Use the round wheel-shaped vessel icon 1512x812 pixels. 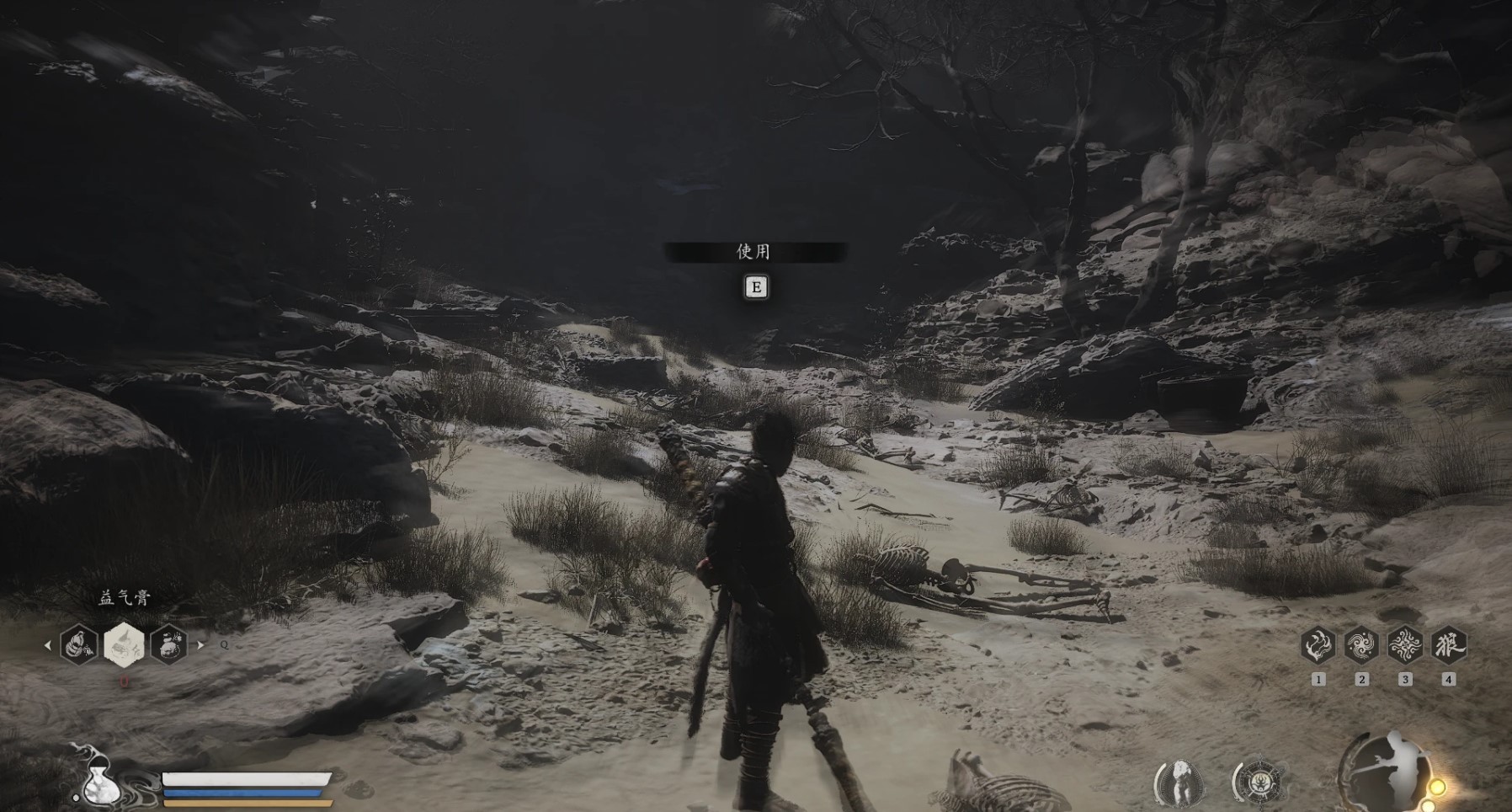1259,783
